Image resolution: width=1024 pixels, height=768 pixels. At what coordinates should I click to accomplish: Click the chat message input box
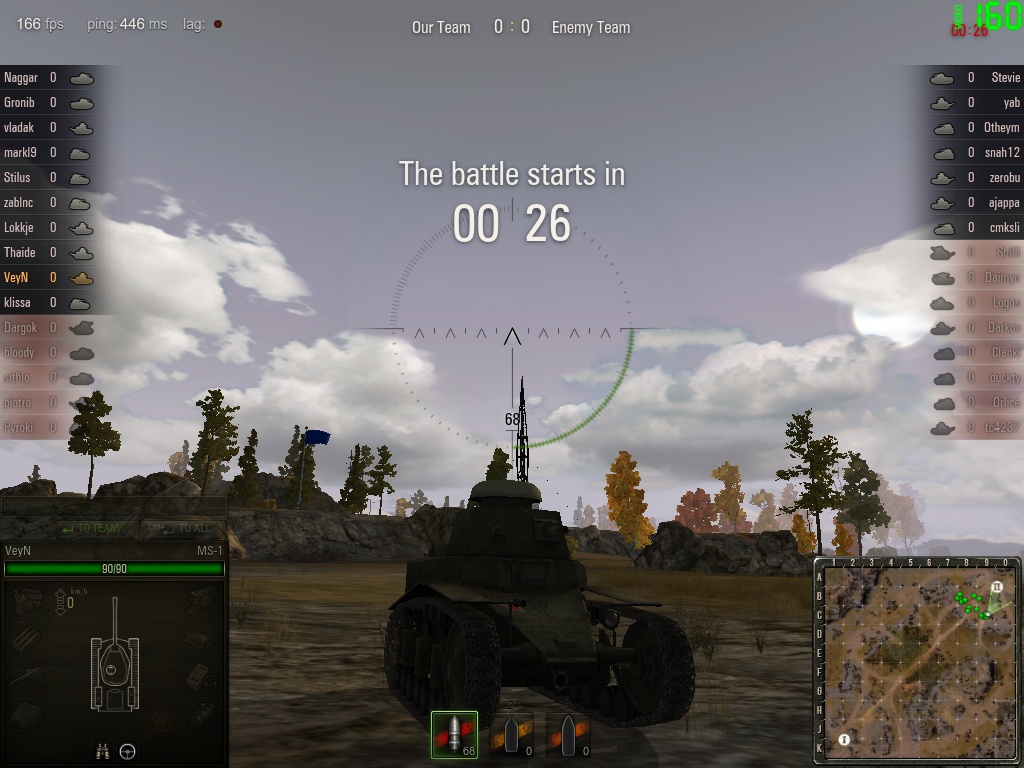pos(113,507)
